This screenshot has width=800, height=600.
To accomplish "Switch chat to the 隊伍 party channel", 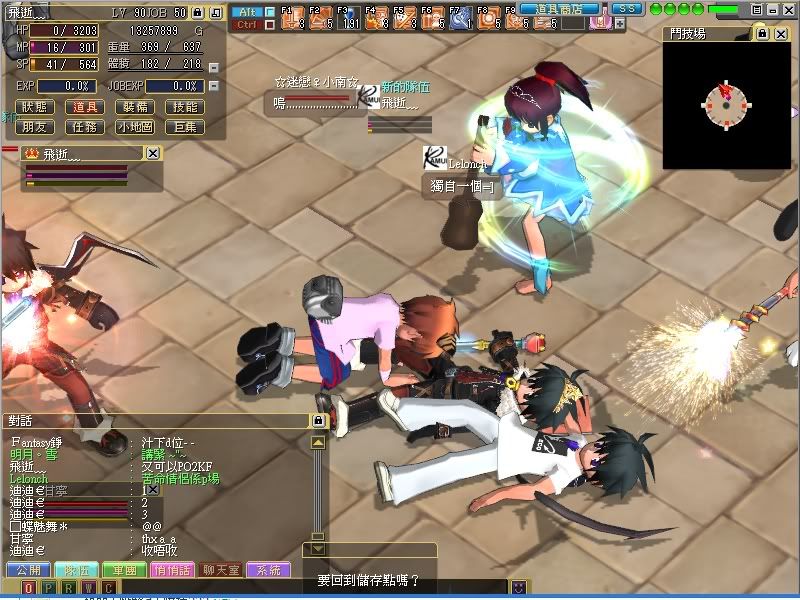I will (76, 570).
